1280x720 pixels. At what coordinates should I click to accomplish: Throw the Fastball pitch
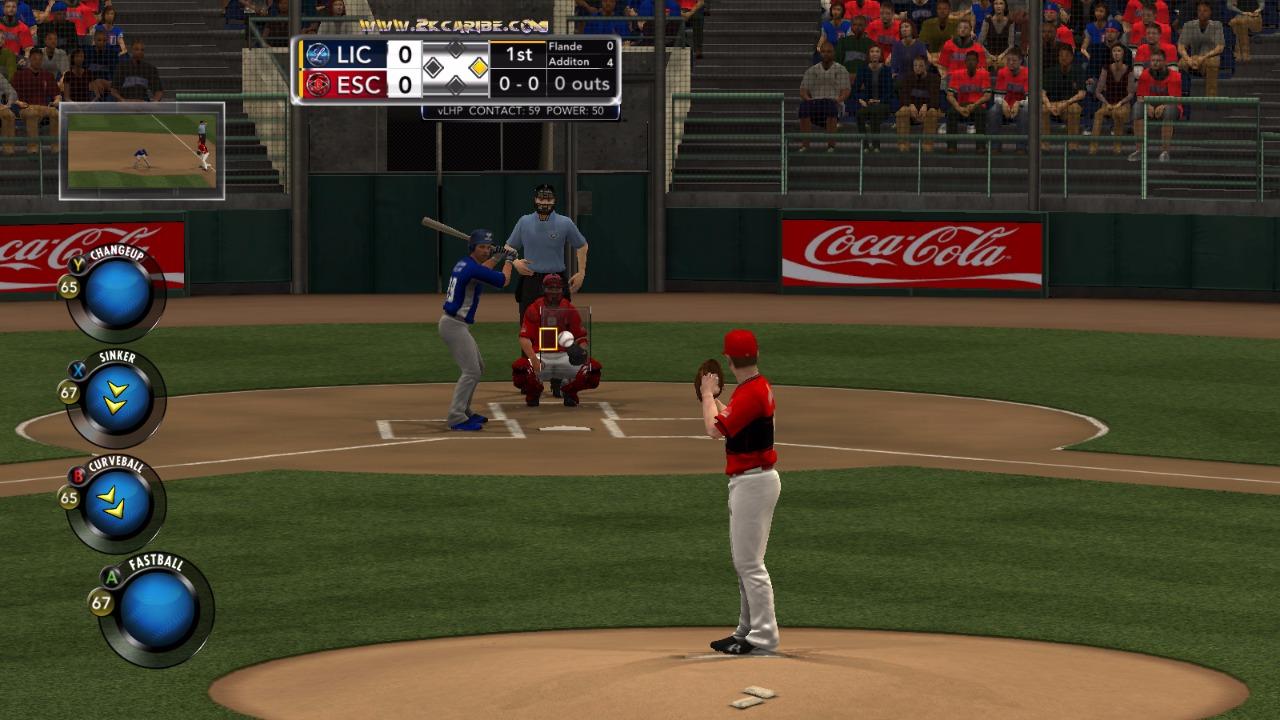click(x=157, y=609)
